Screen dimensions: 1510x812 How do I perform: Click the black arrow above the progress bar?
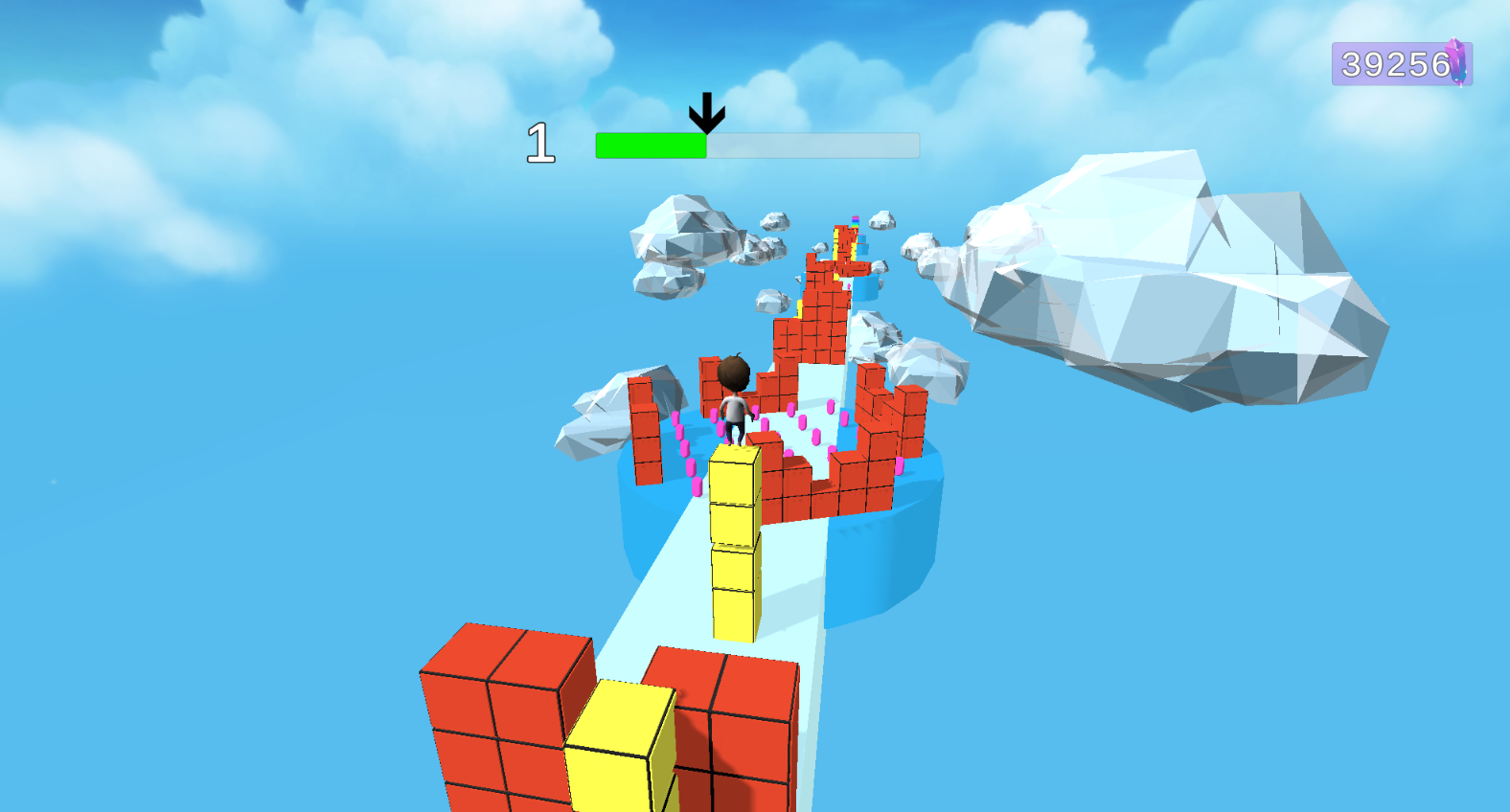pyautogui.click(x=706, y=112)
